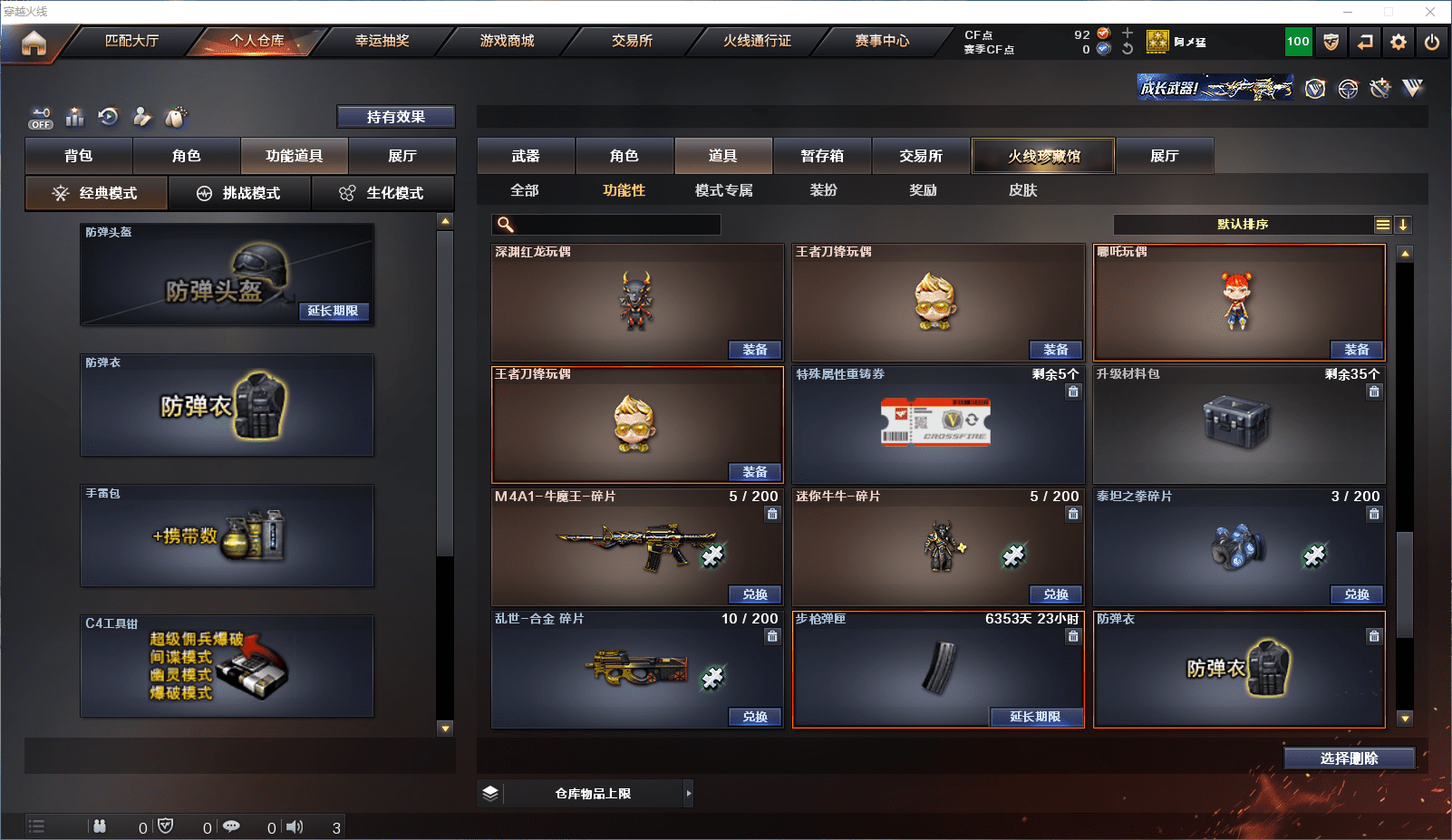Open the settings gear icon
Screen dimensions: 1452x840
tap(1399, 42)
